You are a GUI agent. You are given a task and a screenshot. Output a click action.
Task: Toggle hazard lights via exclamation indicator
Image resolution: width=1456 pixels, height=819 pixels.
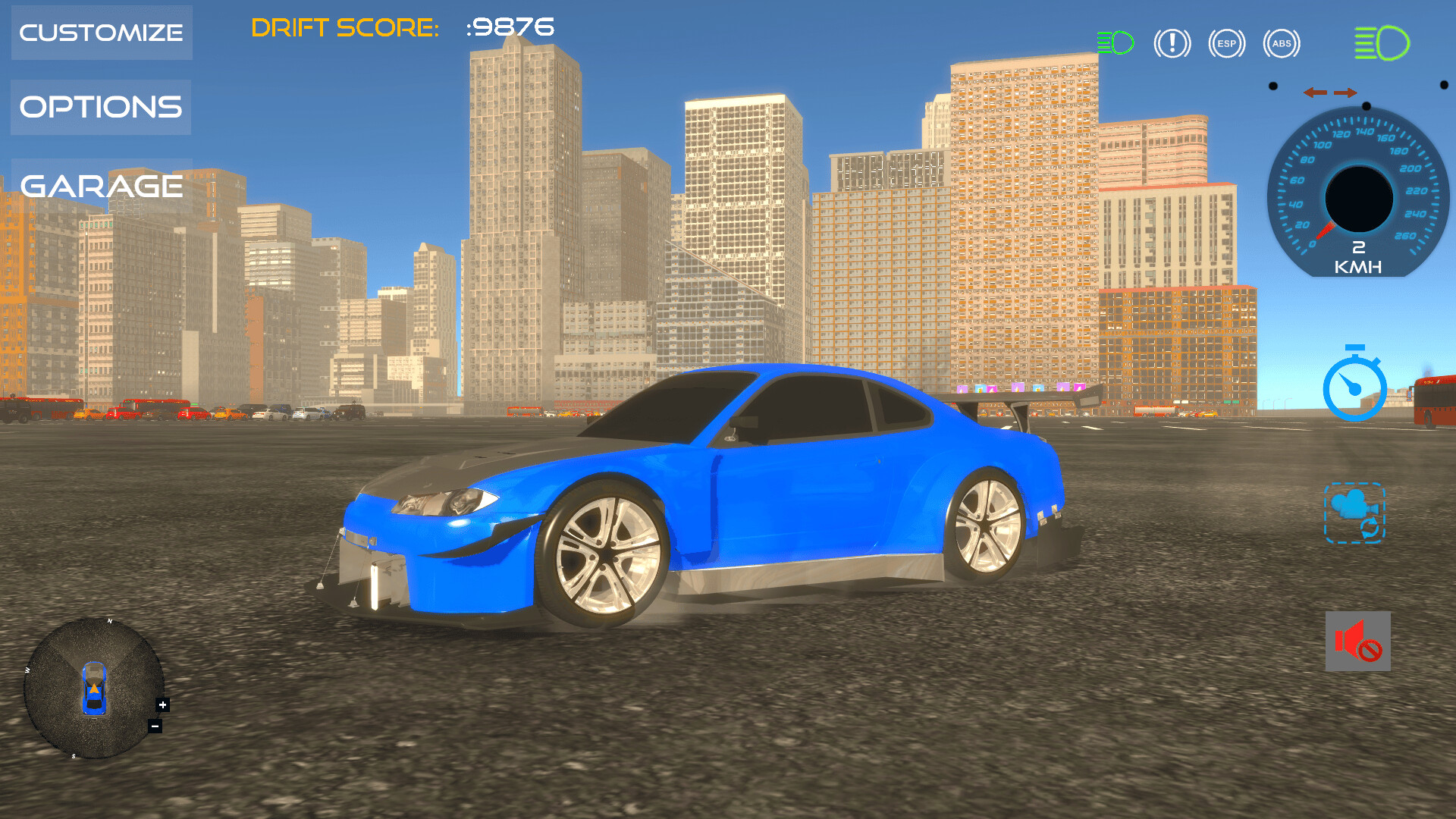click(1172, 43)
